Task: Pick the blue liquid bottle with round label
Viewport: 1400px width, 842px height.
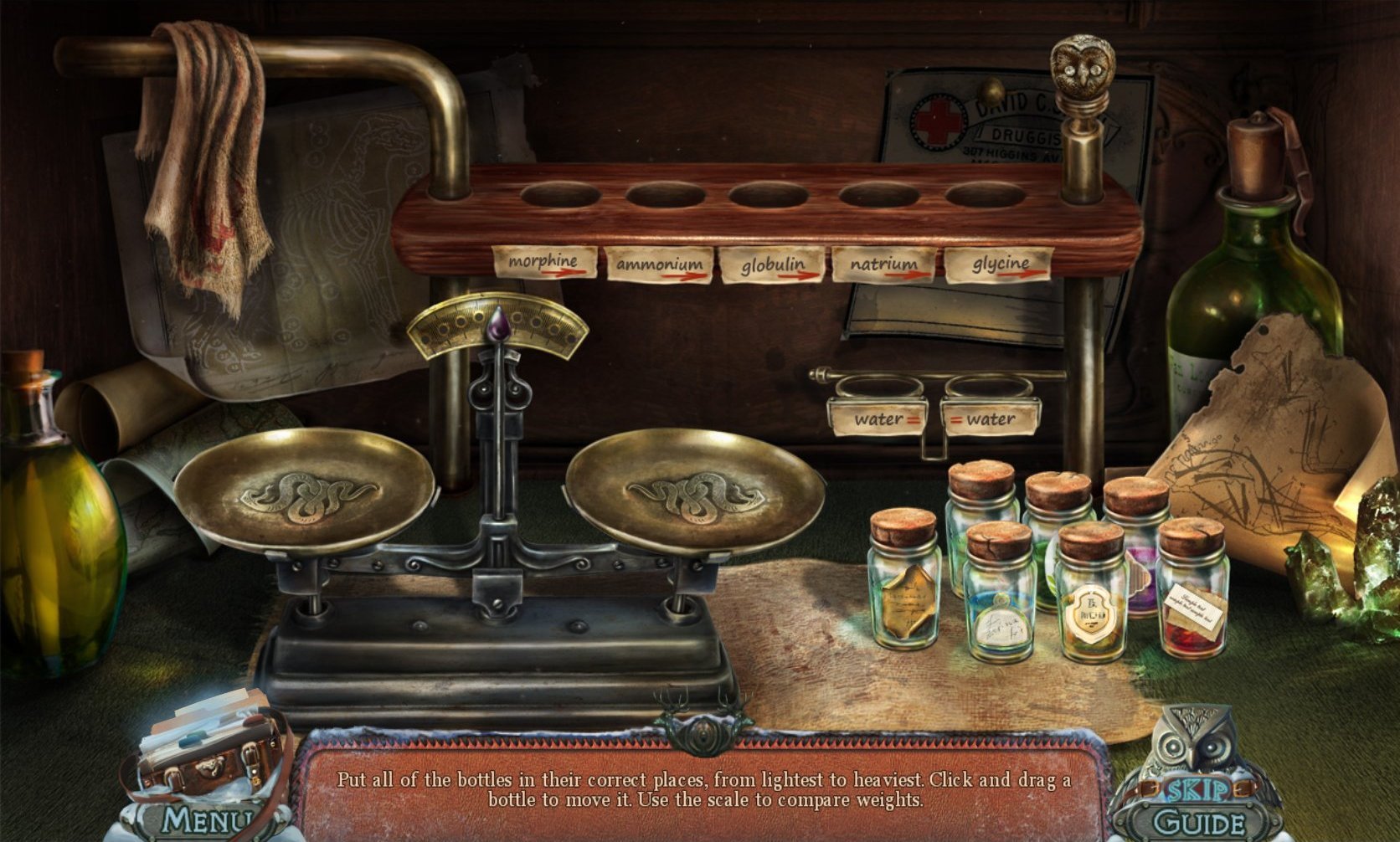Action: pos(1000,594)
